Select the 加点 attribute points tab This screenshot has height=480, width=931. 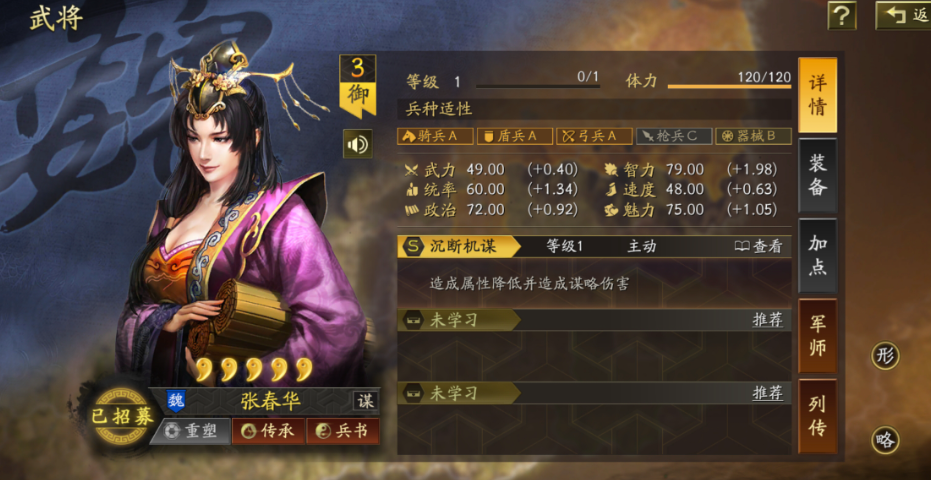coord(818,256)
